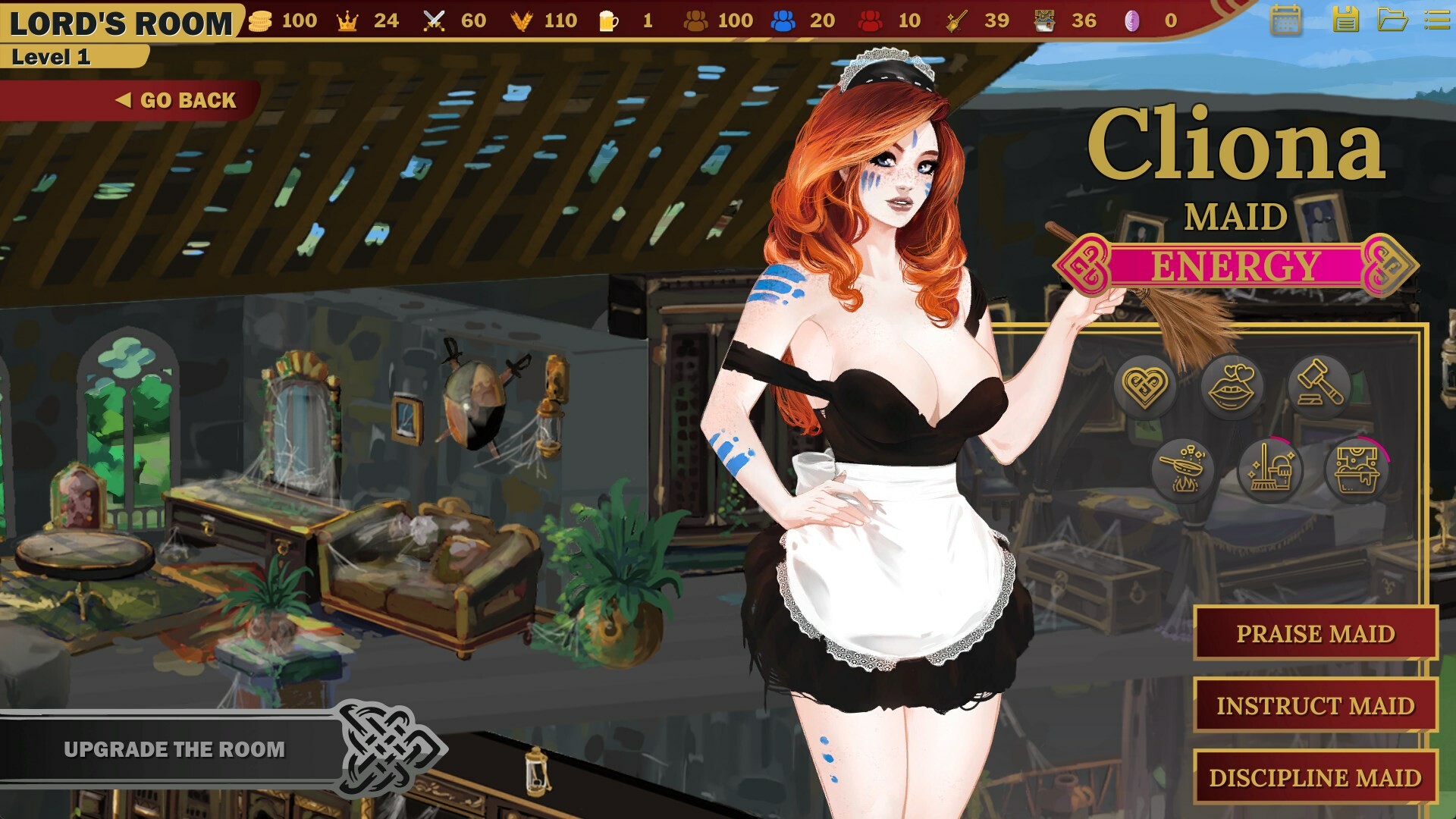The image size is (1456, 819).
Task: Assign the cooking pan task icon
Action: [x=1183, y=471]
